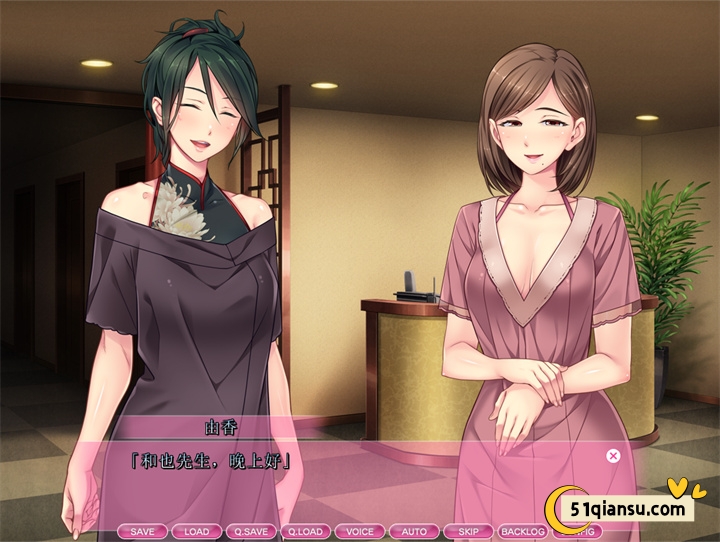Open the SAVE menu
Screen dimensions: 720x542
point(143,531)
